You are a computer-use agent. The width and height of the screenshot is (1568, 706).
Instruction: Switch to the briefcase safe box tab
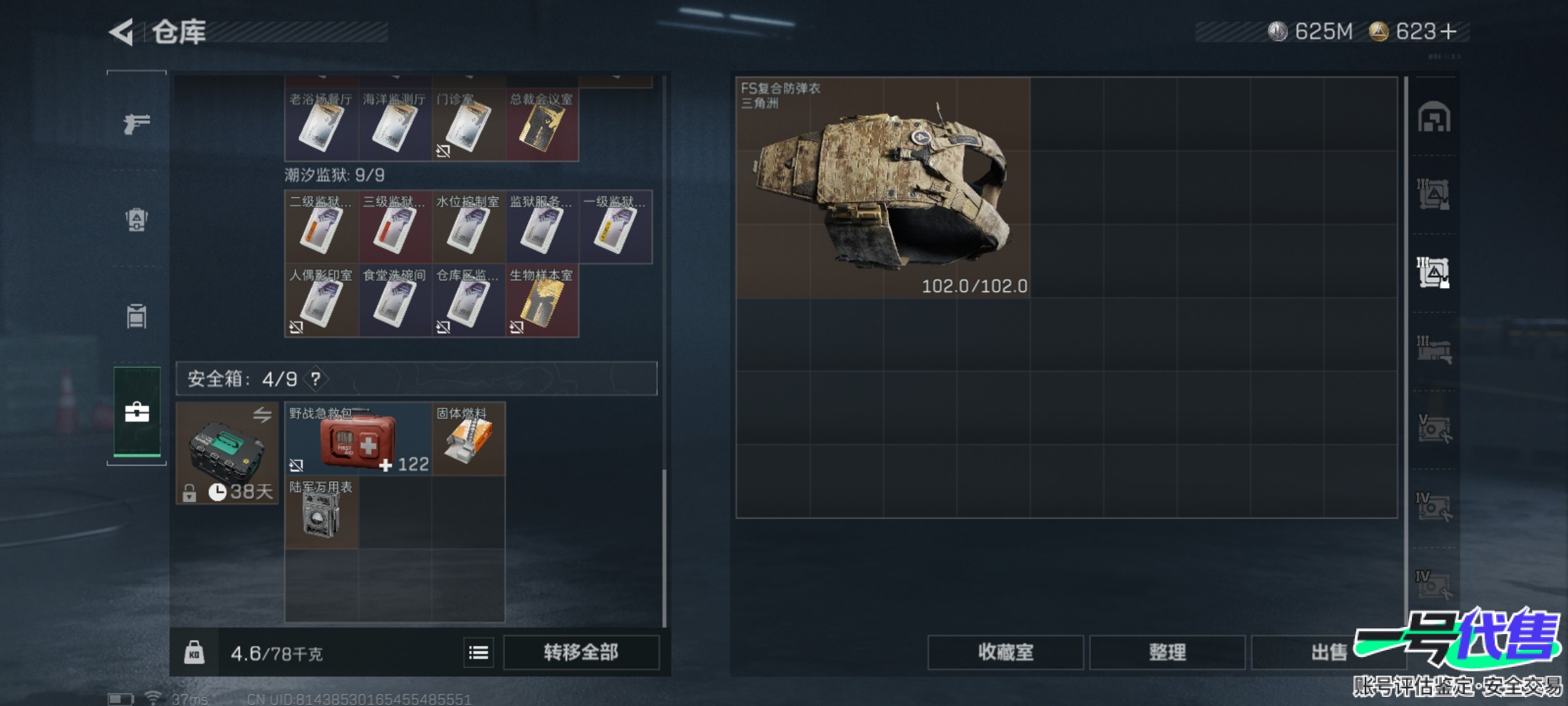tap(137, 412)
